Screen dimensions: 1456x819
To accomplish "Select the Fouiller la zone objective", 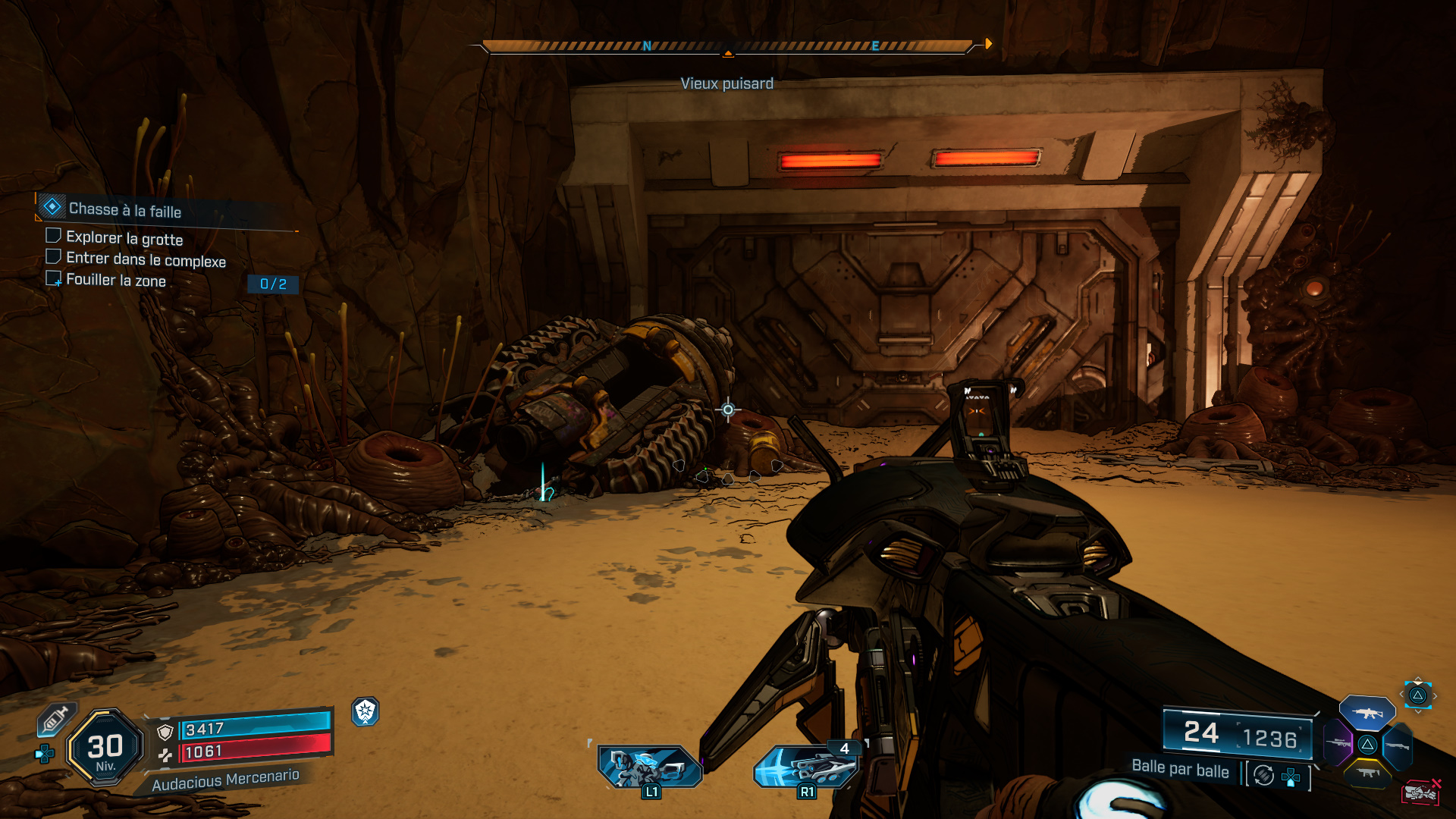I will coord(115,281).
